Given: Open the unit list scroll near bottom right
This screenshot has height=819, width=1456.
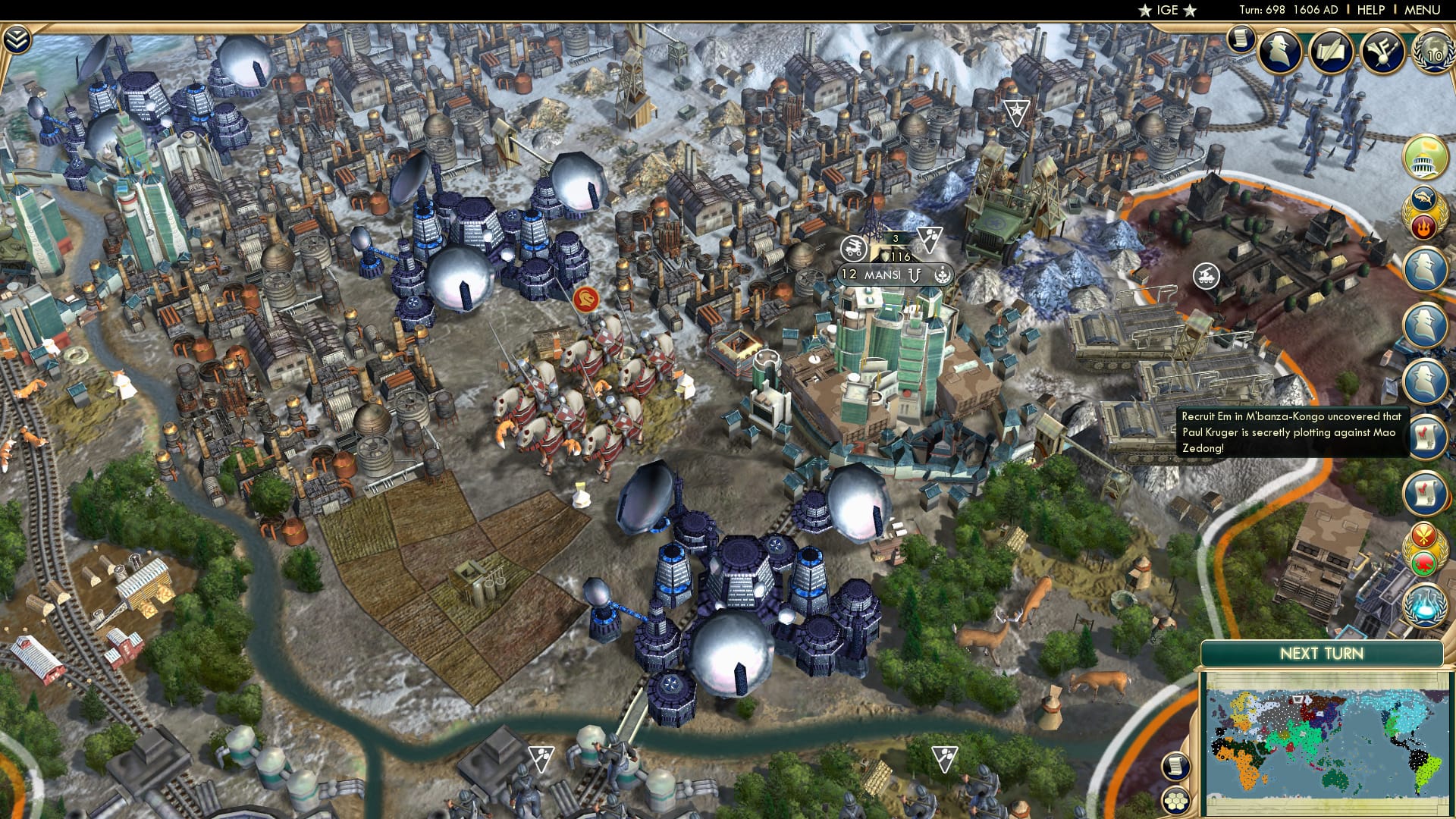Looking at the screenshot, I should (x=1175, y=766).
